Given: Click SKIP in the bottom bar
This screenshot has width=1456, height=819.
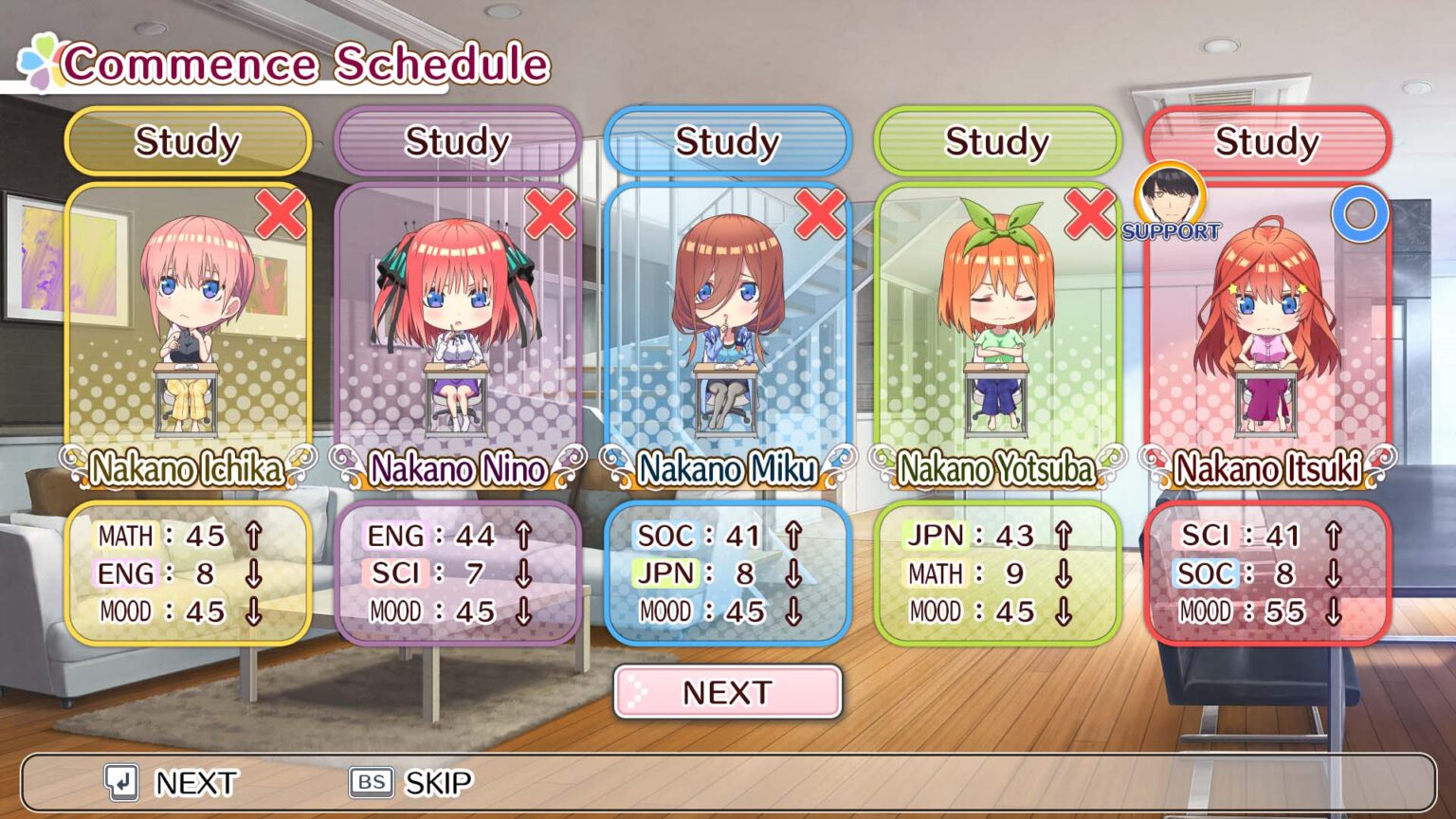Looking at the screenshot, I should point(439,782).
